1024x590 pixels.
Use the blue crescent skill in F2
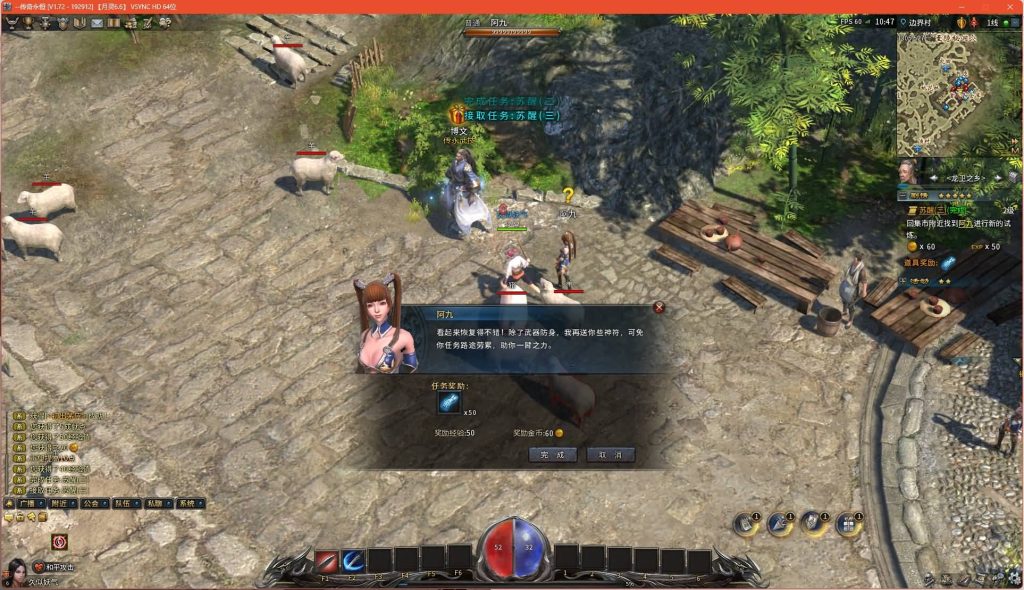coord(353,561)
